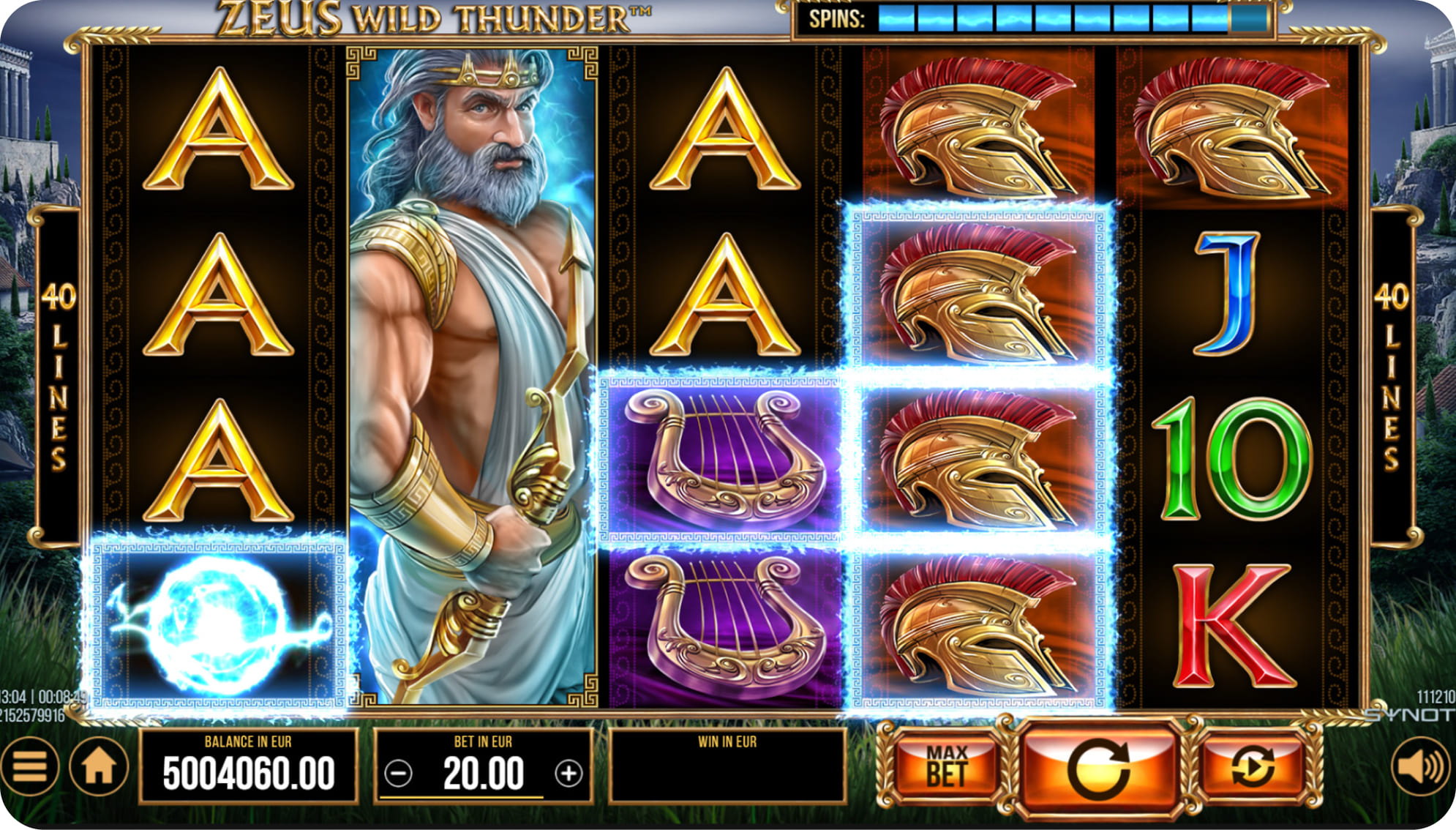Increase the bet with the plus icon
The width and height of the screenshot is (1456, 830).
tap(571, 773)
